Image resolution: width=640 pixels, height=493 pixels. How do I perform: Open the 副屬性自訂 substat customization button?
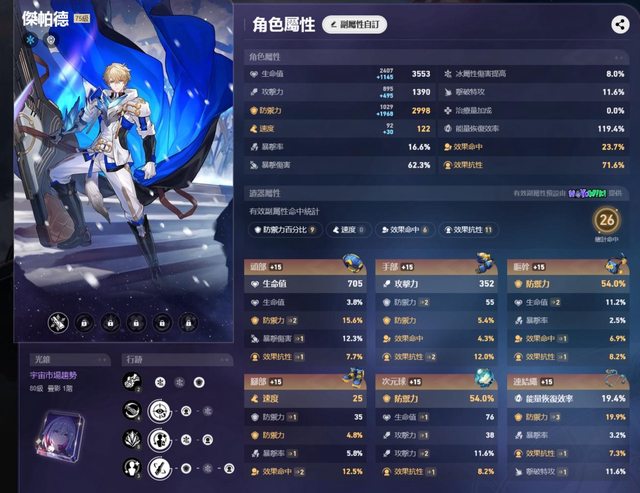coord(354,25)
